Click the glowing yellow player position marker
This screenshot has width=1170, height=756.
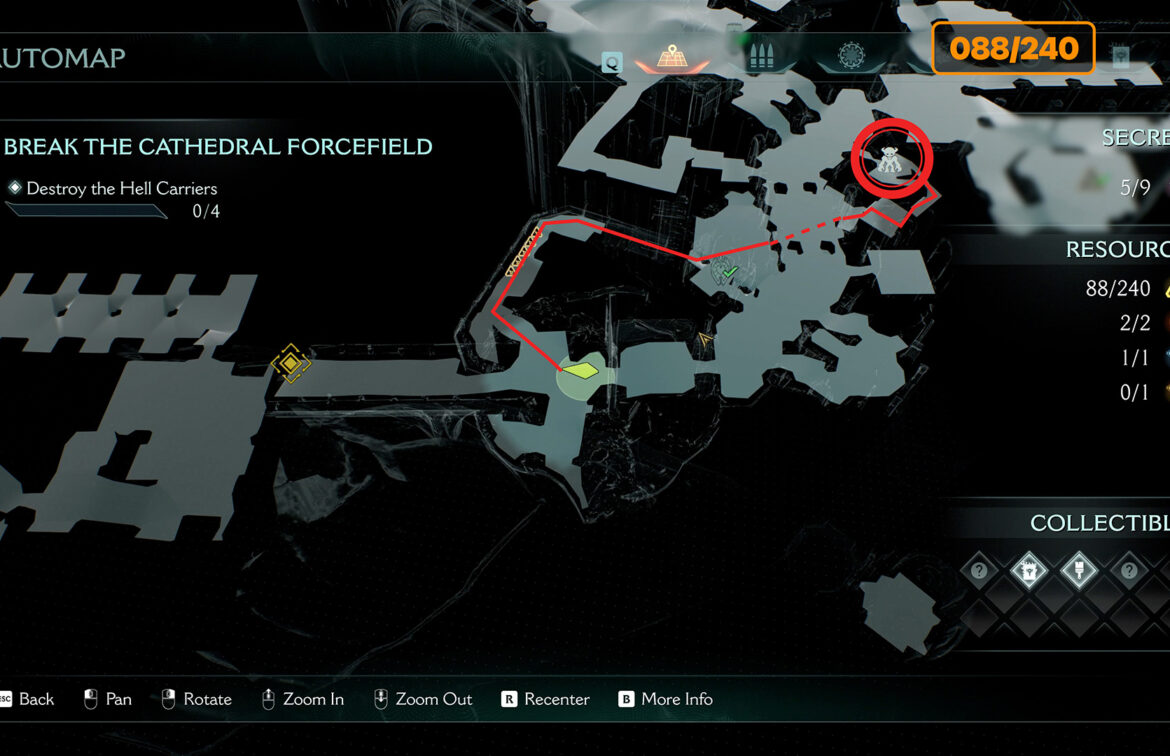[x=580, y=371]
